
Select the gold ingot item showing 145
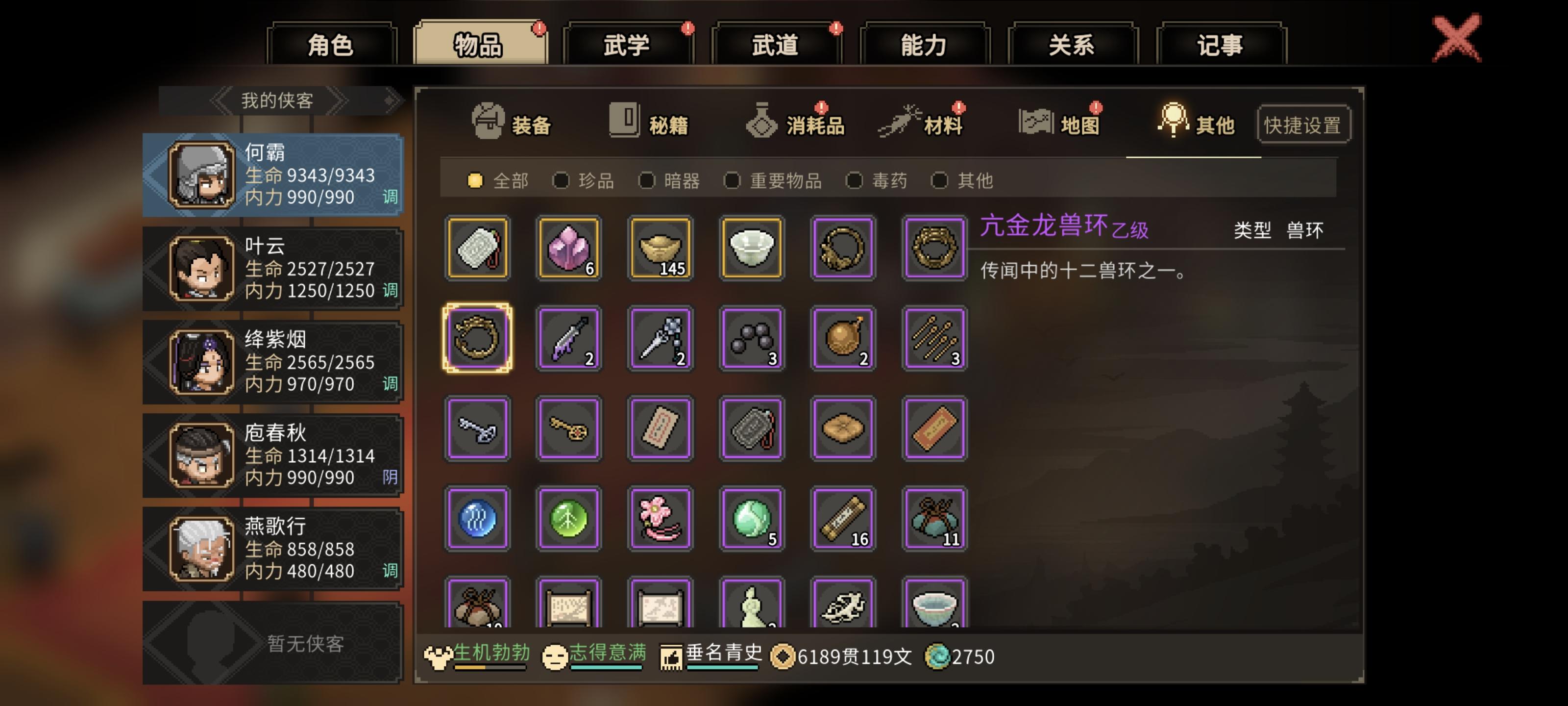click(660, 248)
